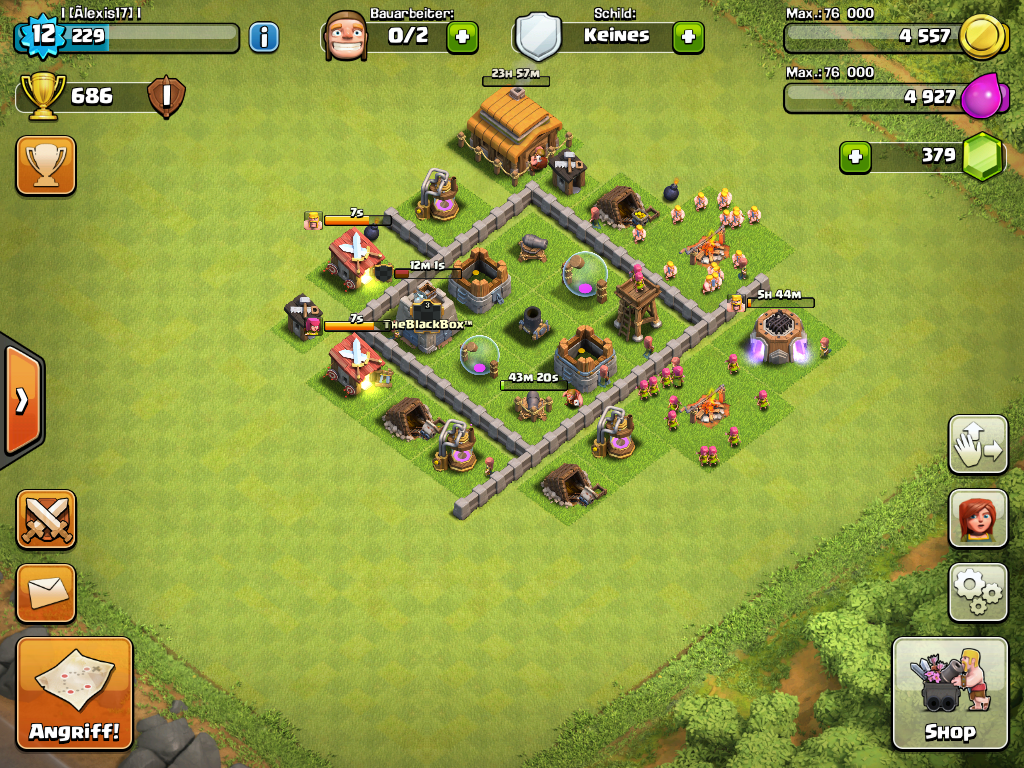
Task: Open the red-haired villager portrait button
Action: pos(978,519)
